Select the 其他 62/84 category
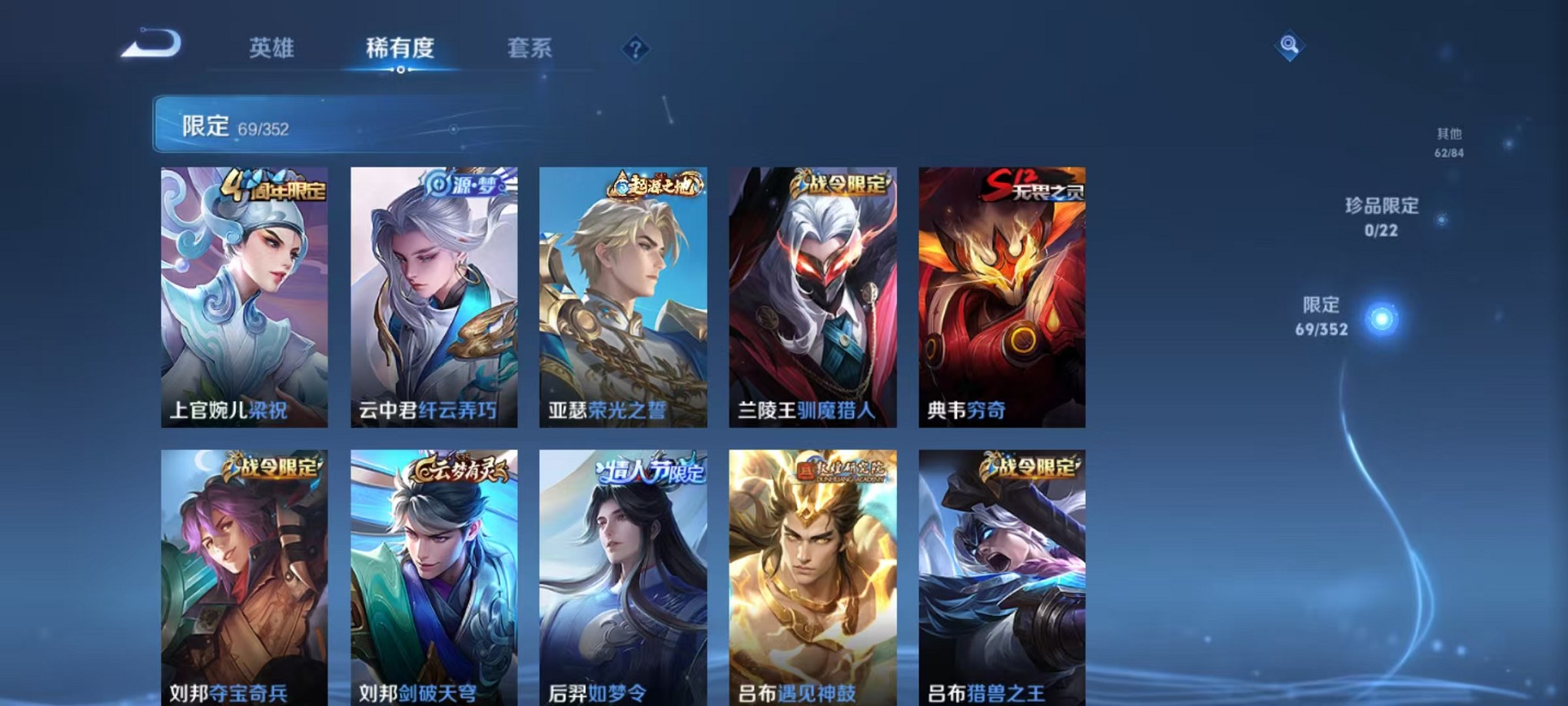This screenshot has width=1568, height=706. coord(1450,140)
